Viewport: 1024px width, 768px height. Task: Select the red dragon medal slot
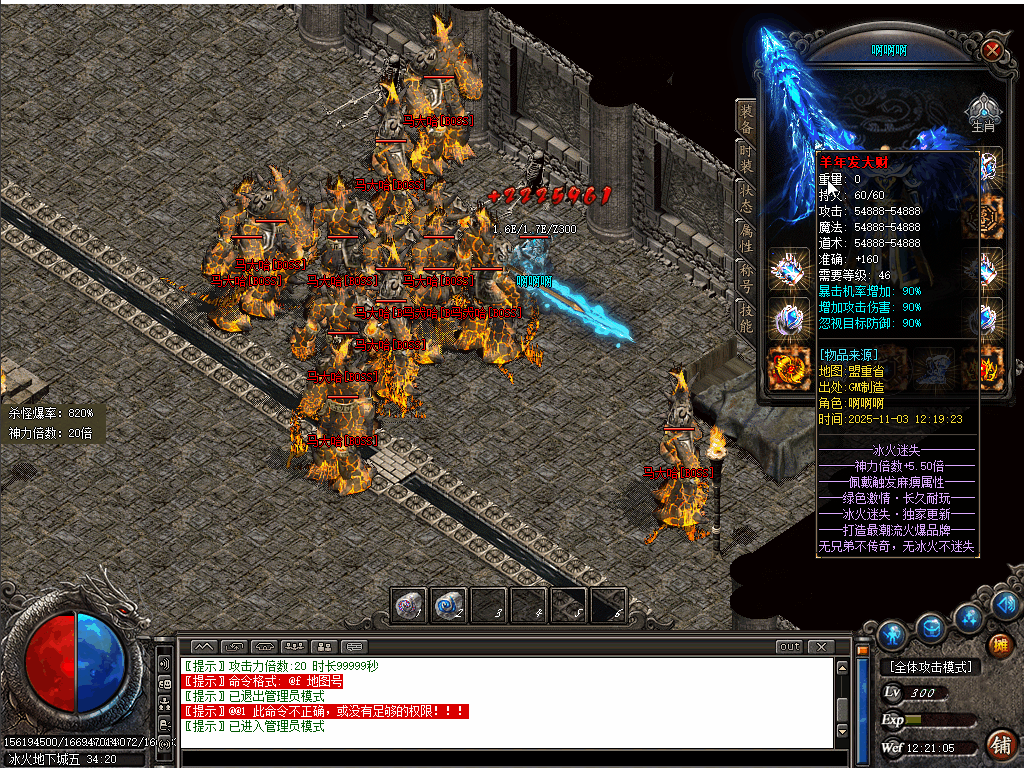pos(787,368)
